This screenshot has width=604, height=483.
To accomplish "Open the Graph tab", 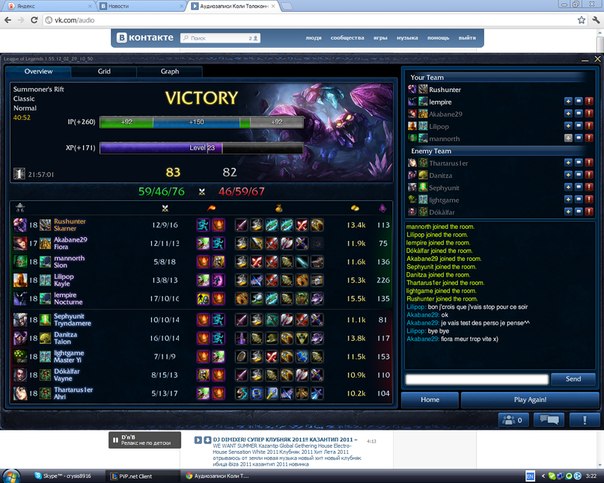I will point(170,72).
